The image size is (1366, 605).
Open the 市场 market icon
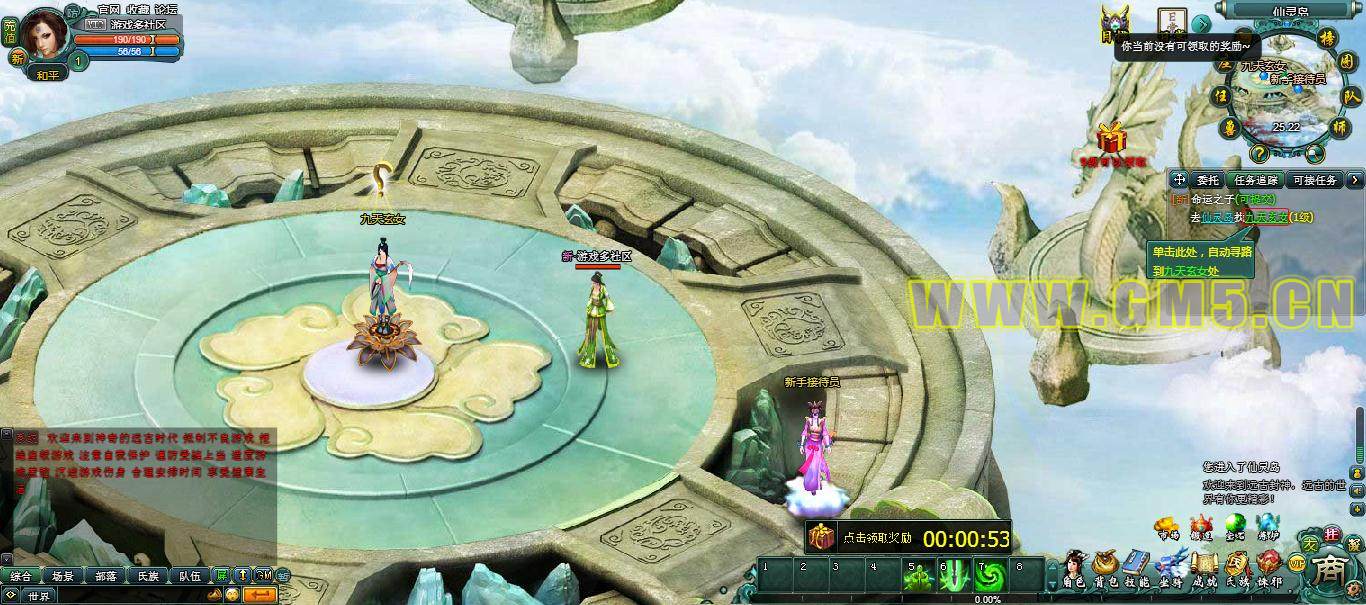pyautogui.click(x=1167, y=527)
